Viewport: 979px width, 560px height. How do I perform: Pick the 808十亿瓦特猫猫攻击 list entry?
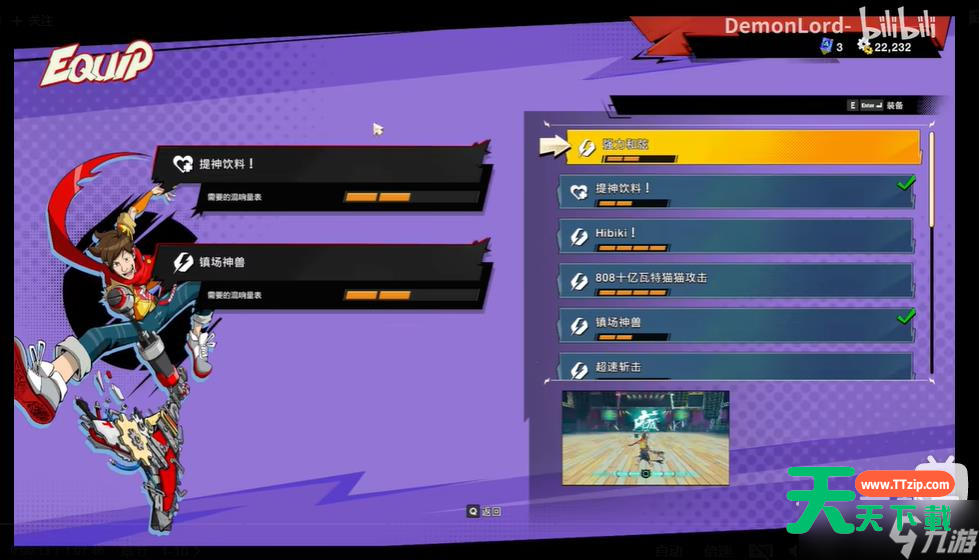(x=736, y=280)
